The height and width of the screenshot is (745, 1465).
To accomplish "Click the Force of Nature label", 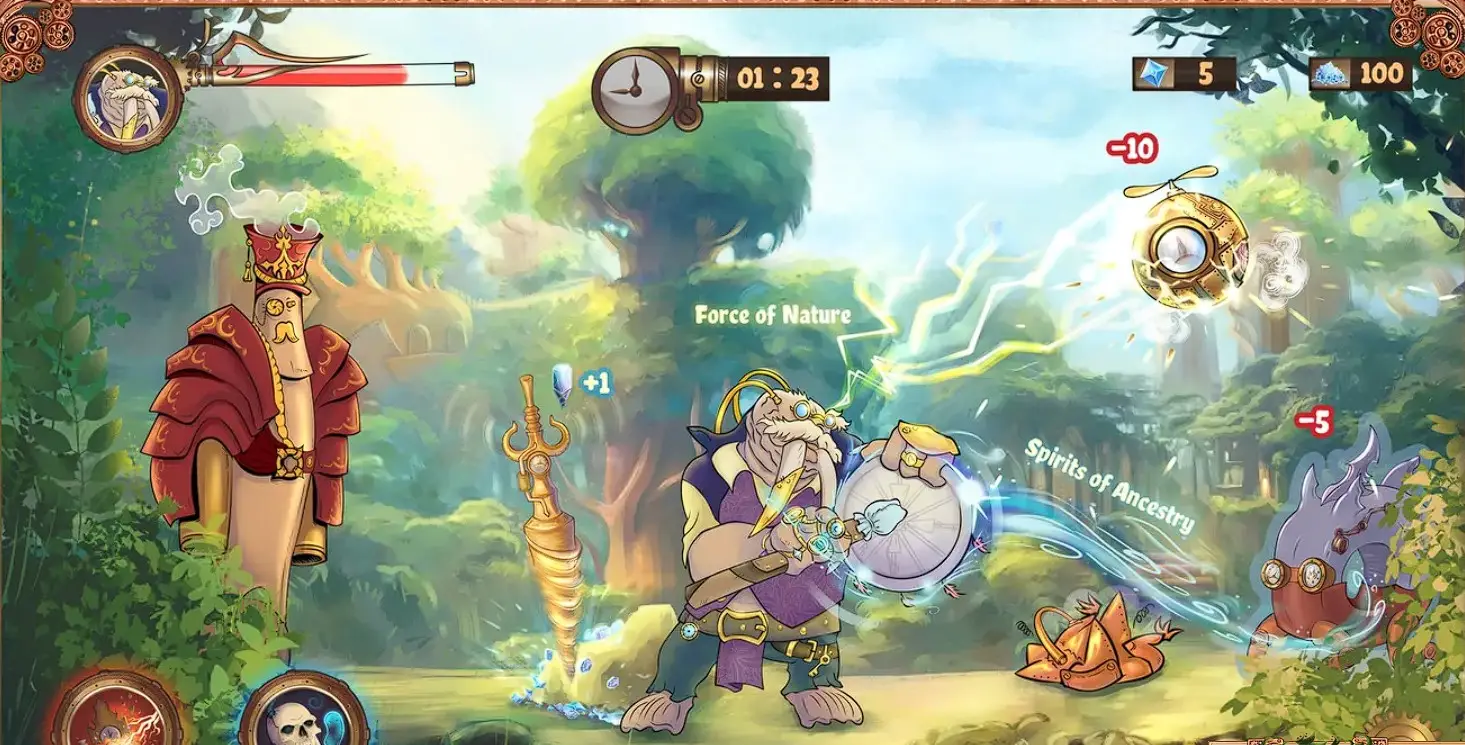I will 771,315.
